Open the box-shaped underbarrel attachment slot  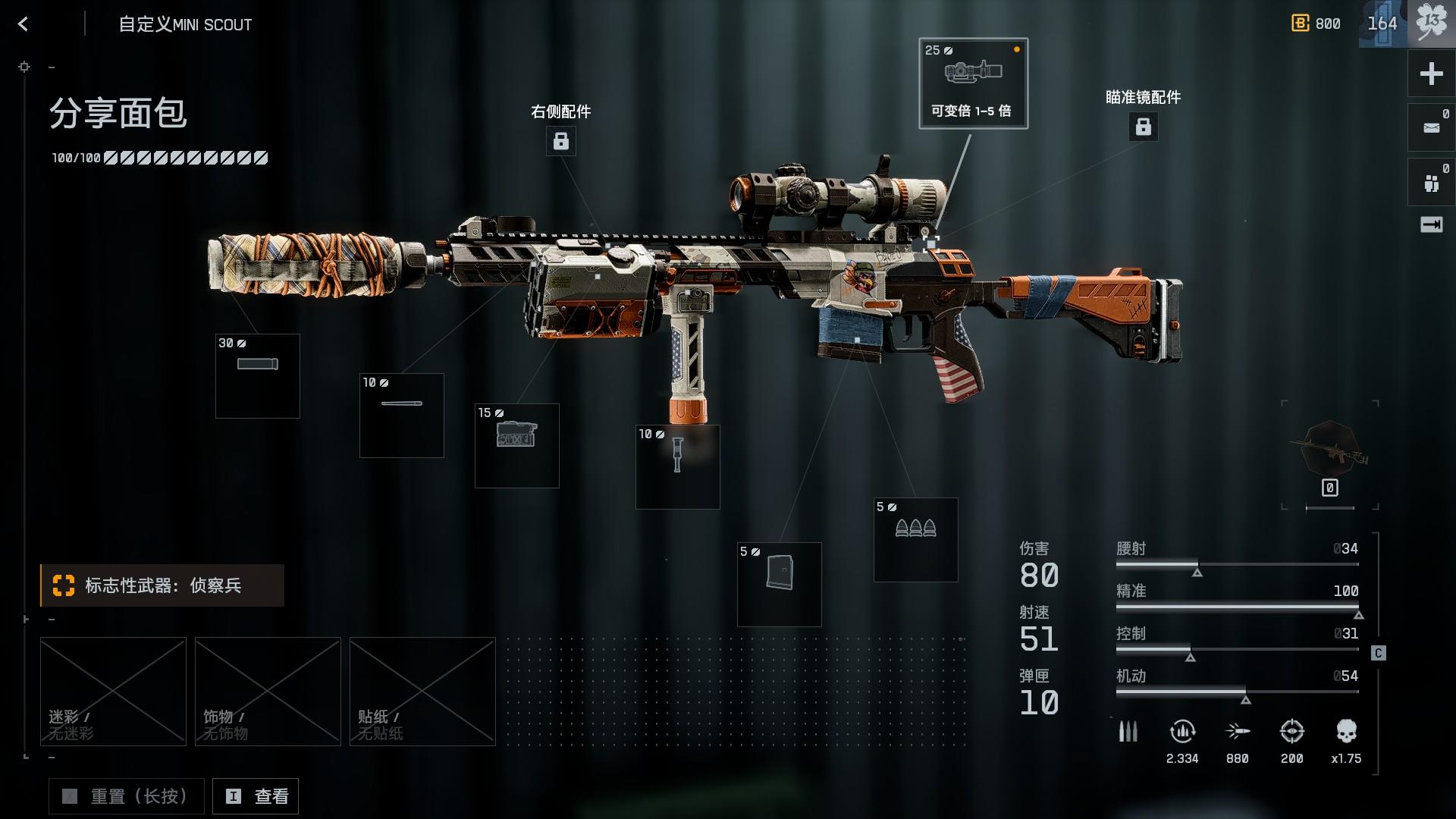(517, 446)
